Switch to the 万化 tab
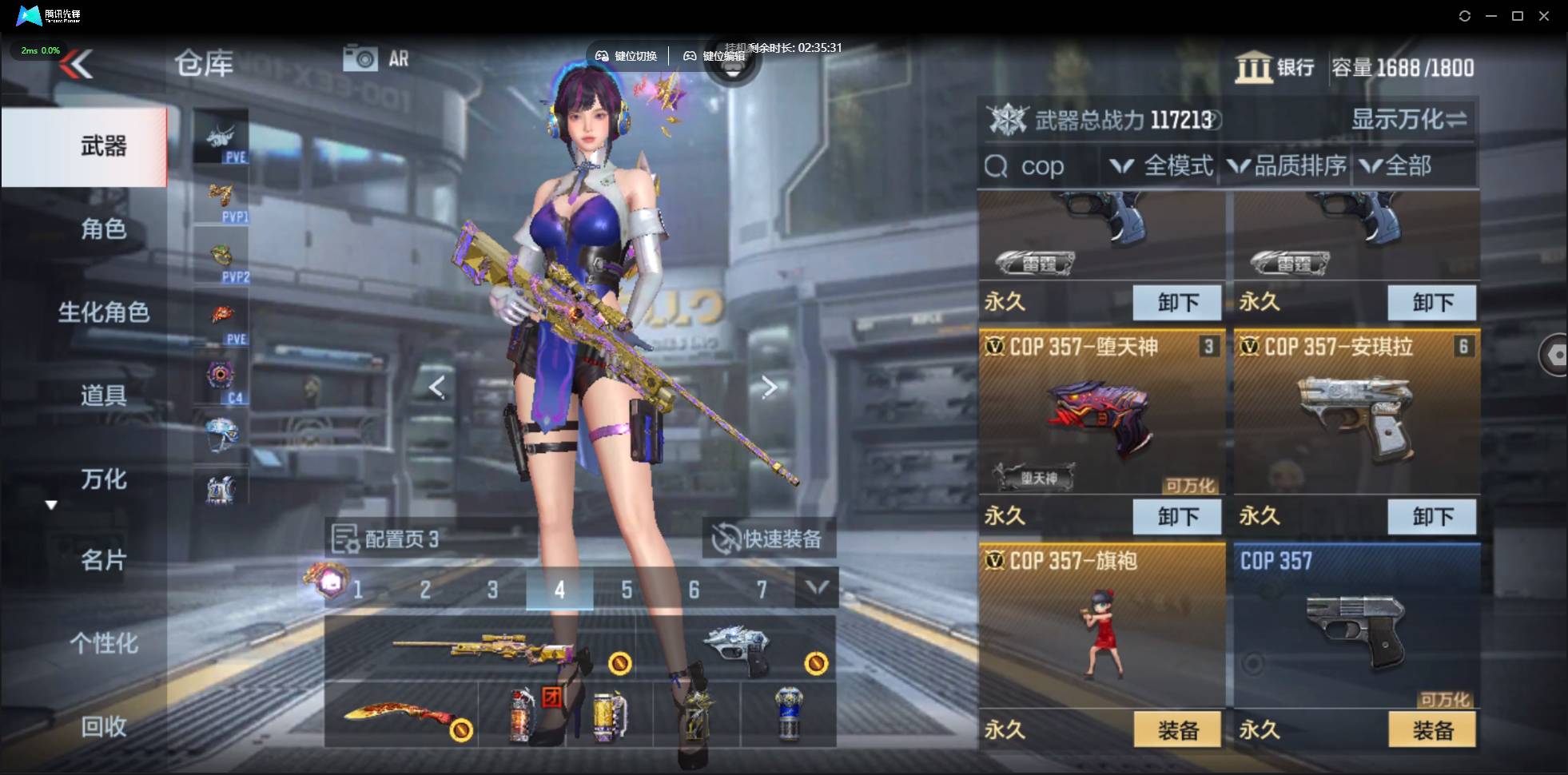The image size is (1568, 775). tap(102, 479)
